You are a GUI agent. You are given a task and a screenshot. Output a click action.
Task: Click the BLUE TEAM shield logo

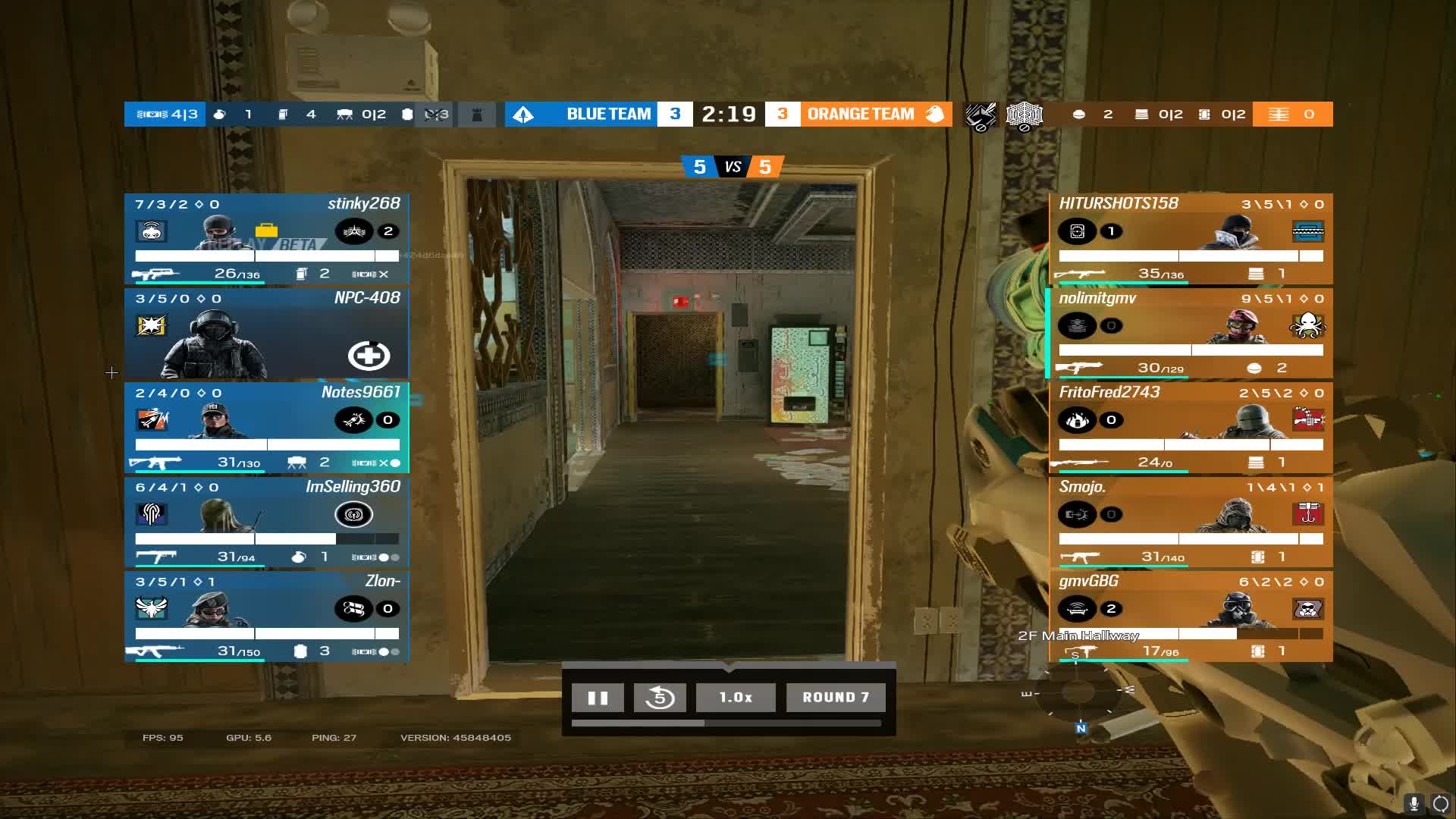coord(525,114)
